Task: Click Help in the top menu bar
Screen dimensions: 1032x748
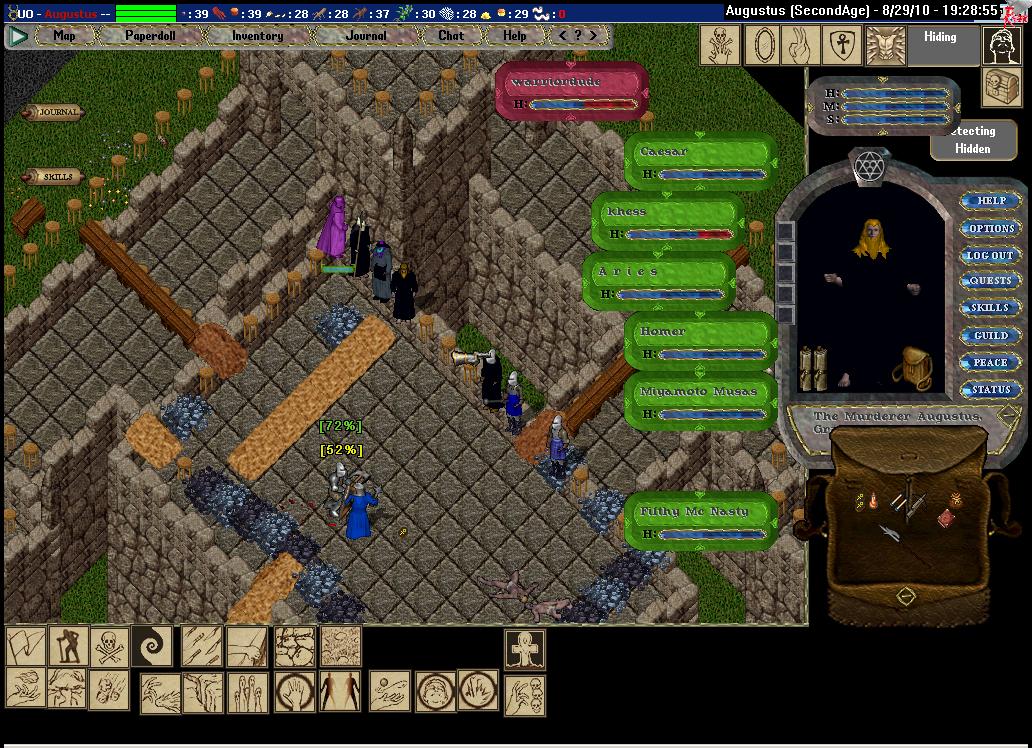Action: 514,36
